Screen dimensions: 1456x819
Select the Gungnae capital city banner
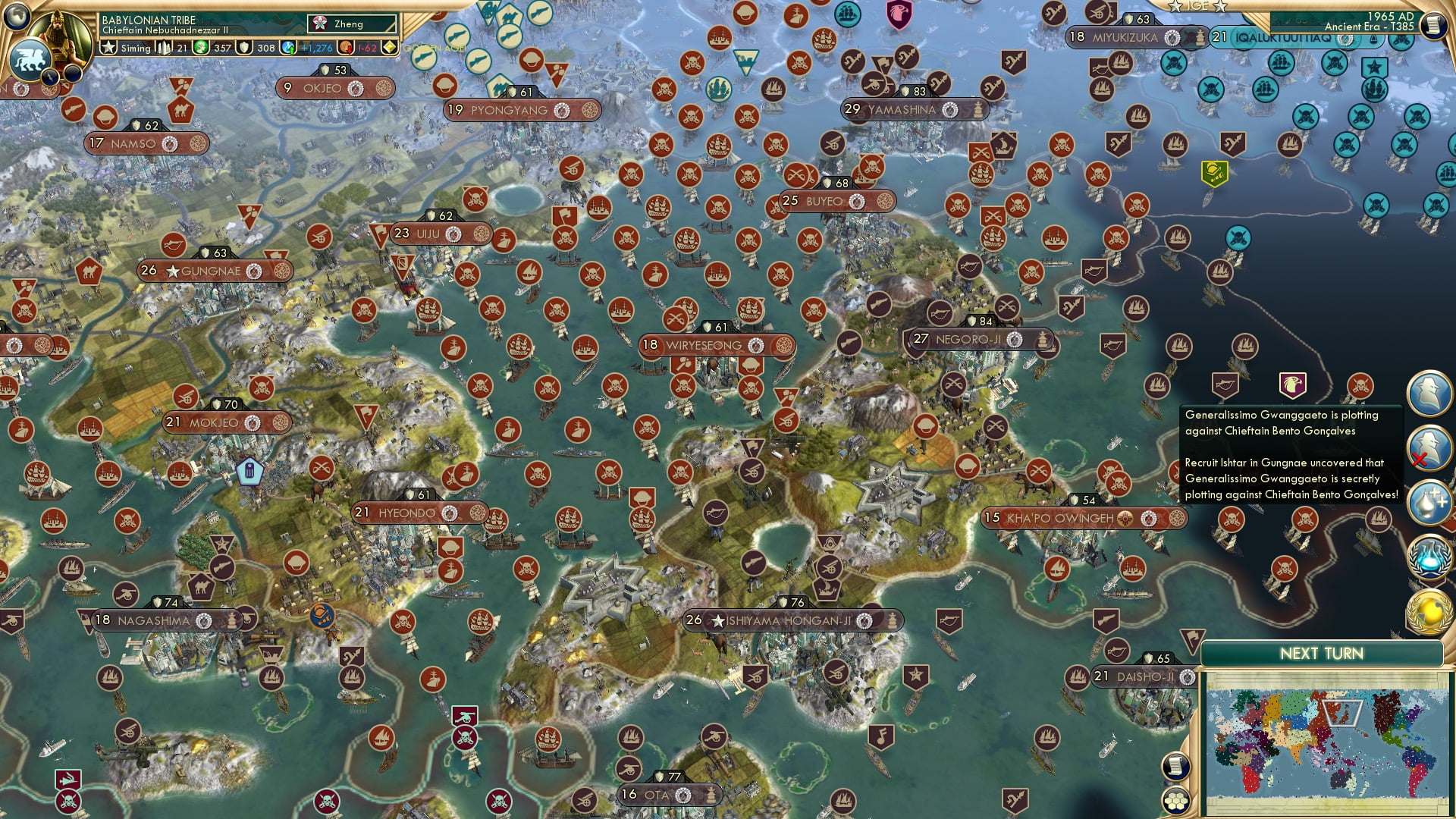pyautogui.click(x=212, y=270)
